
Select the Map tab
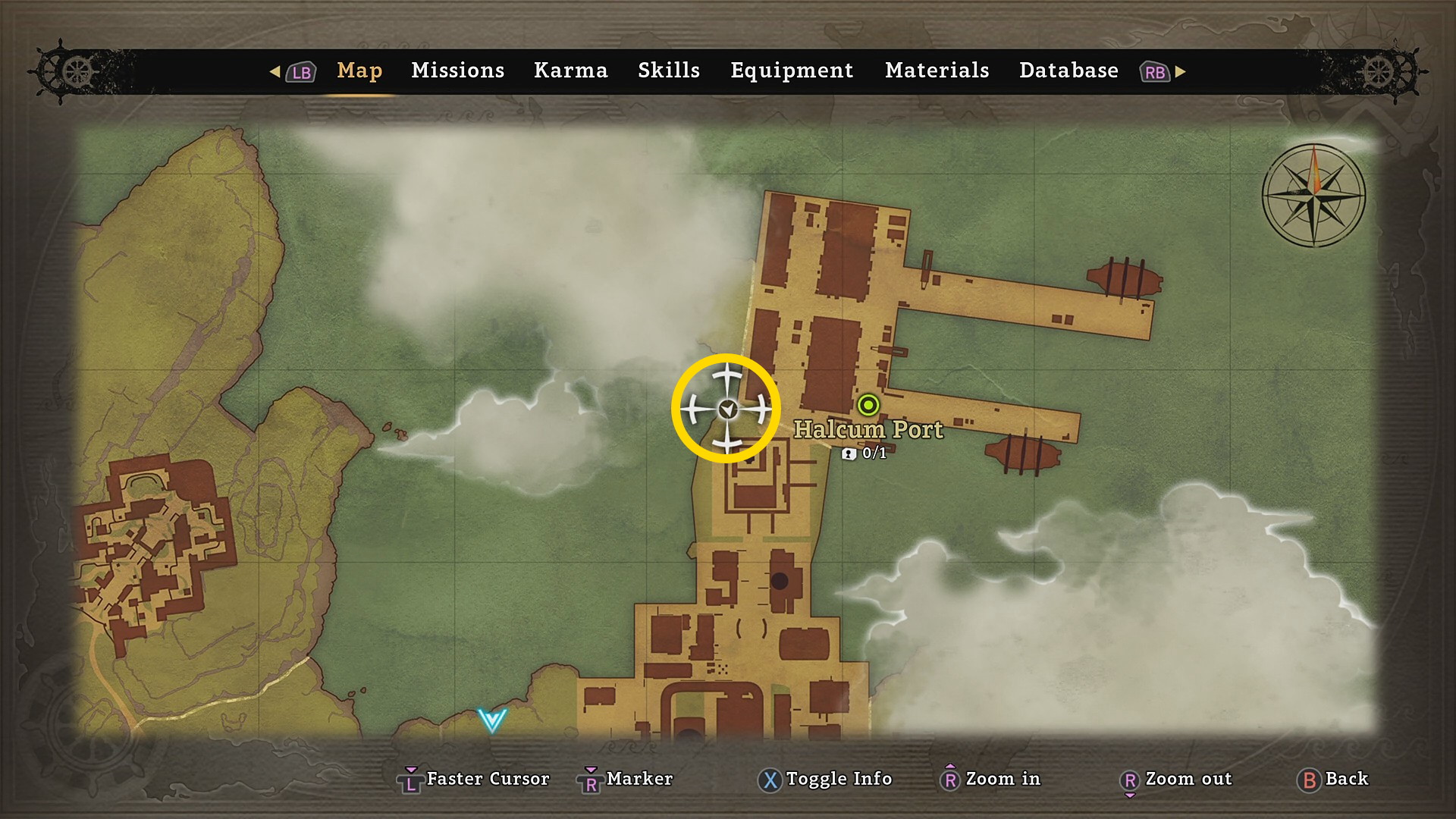coord(359,71)
